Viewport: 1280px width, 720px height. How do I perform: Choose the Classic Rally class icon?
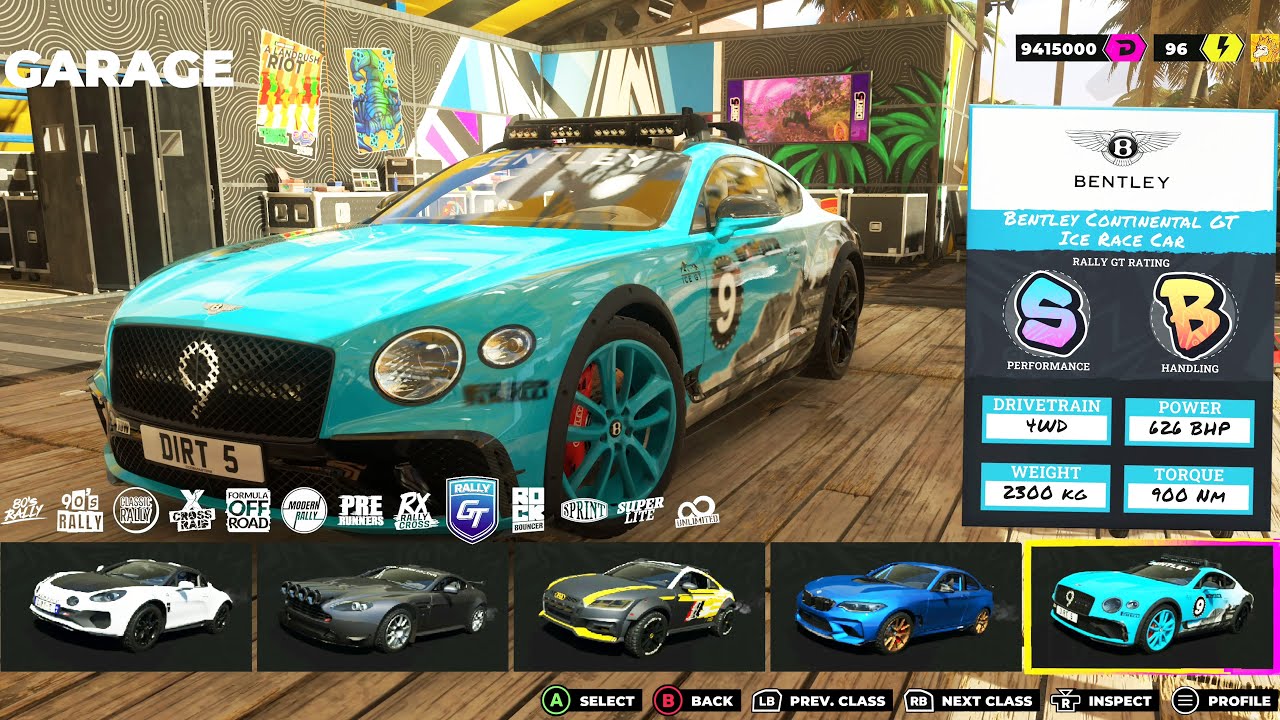(137, 510)
